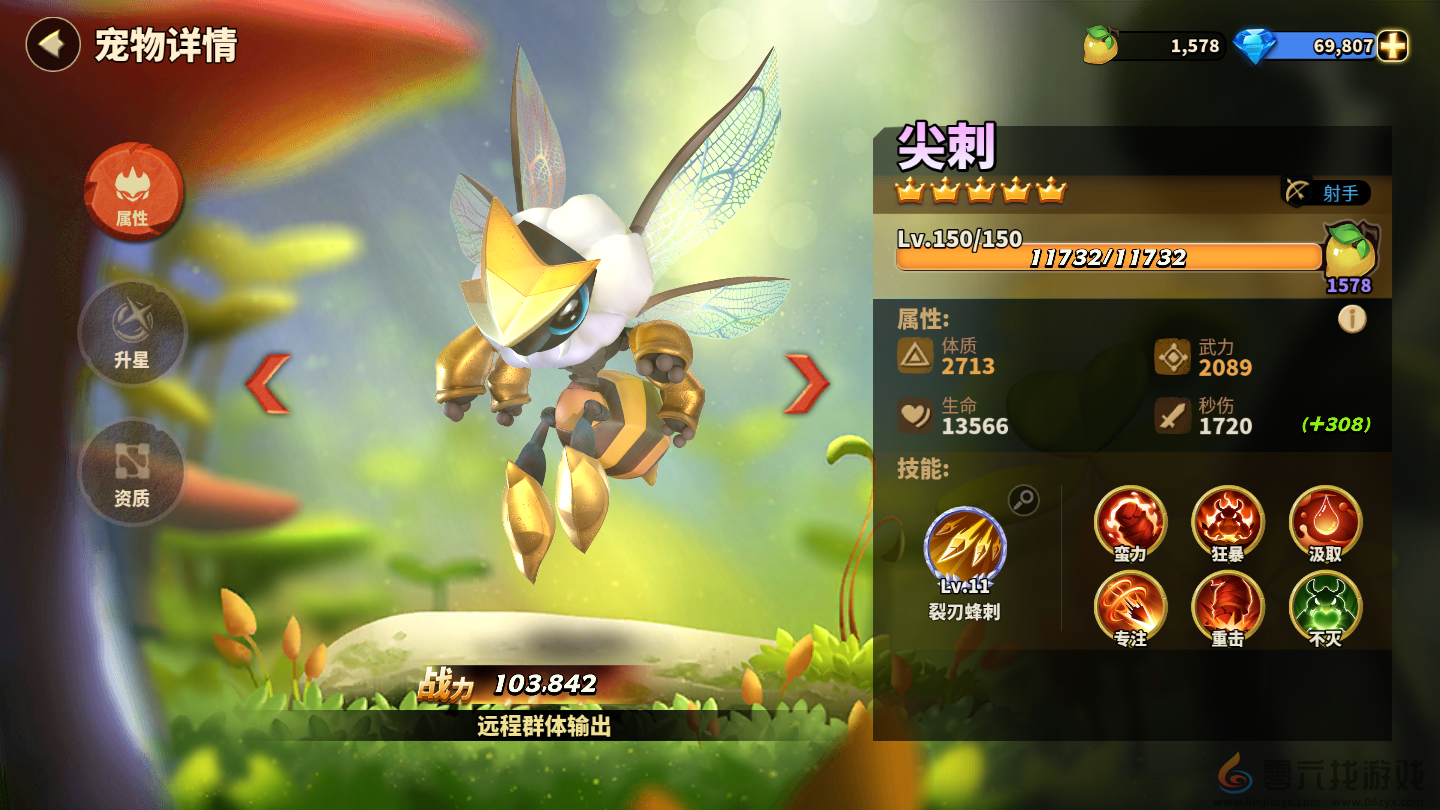Image resolution: width=1440 pixels, height=810 pixels.
Task: Click the fruit icon beside the experience bar
Action: [1349, 251]
